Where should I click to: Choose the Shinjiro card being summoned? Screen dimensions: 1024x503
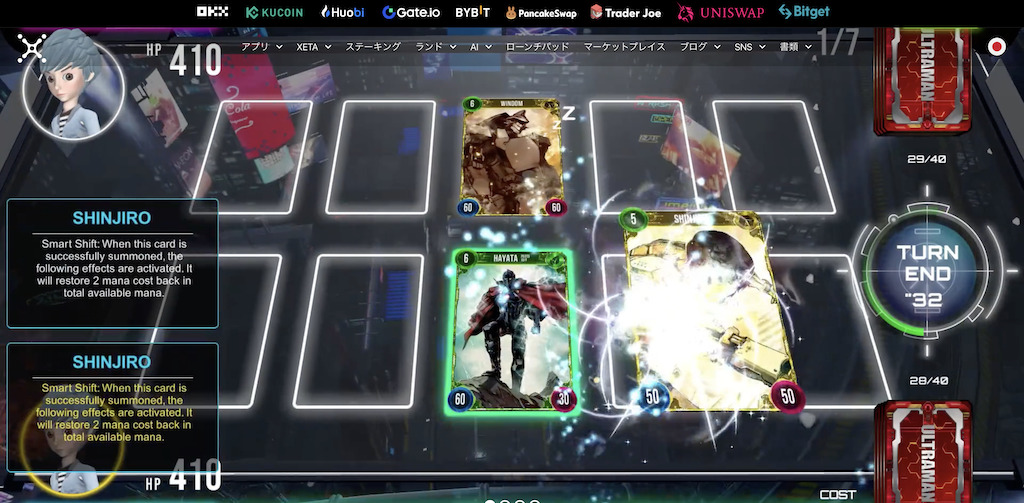coord(698,311)
